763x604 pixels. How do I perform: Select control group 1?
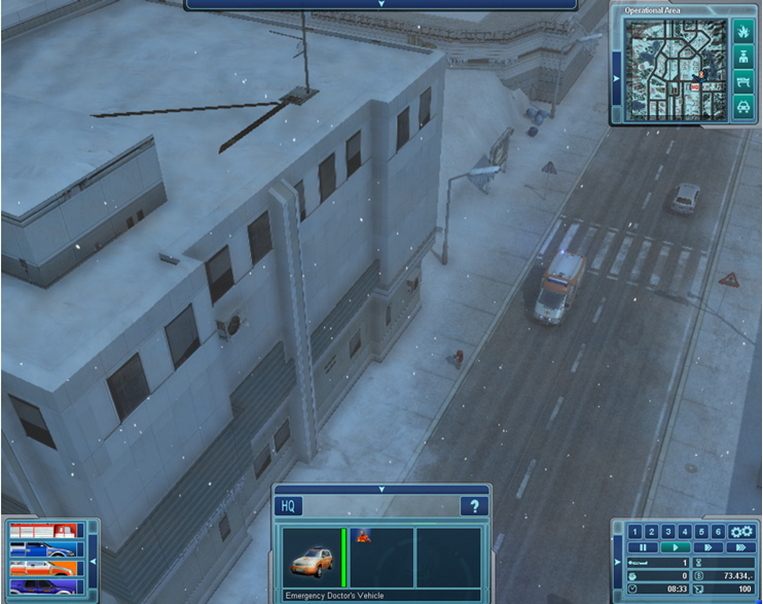point(637,531)
